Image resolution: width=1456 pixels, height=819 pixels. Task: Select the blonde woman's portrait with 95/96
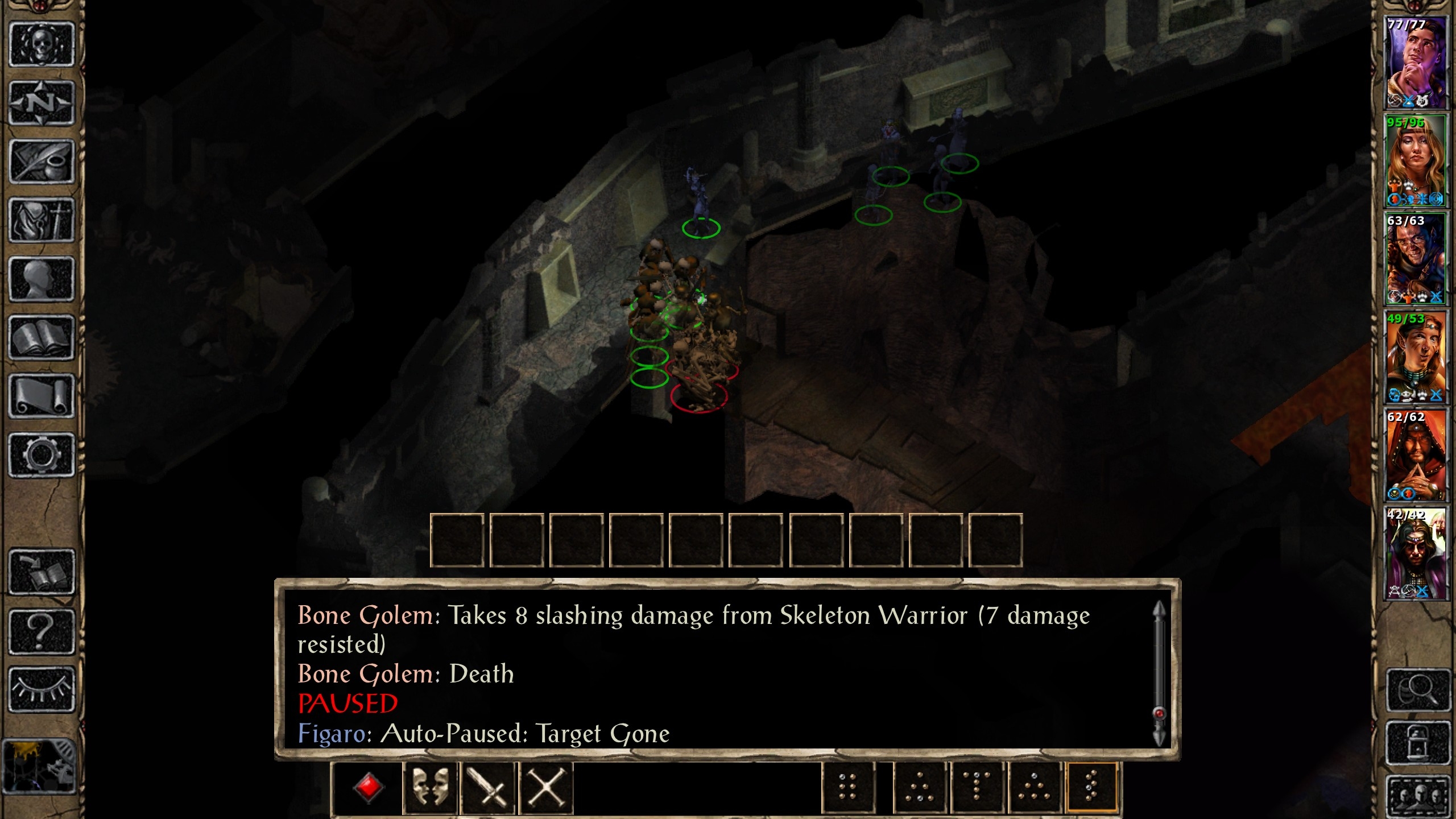tap(1415, 161)
